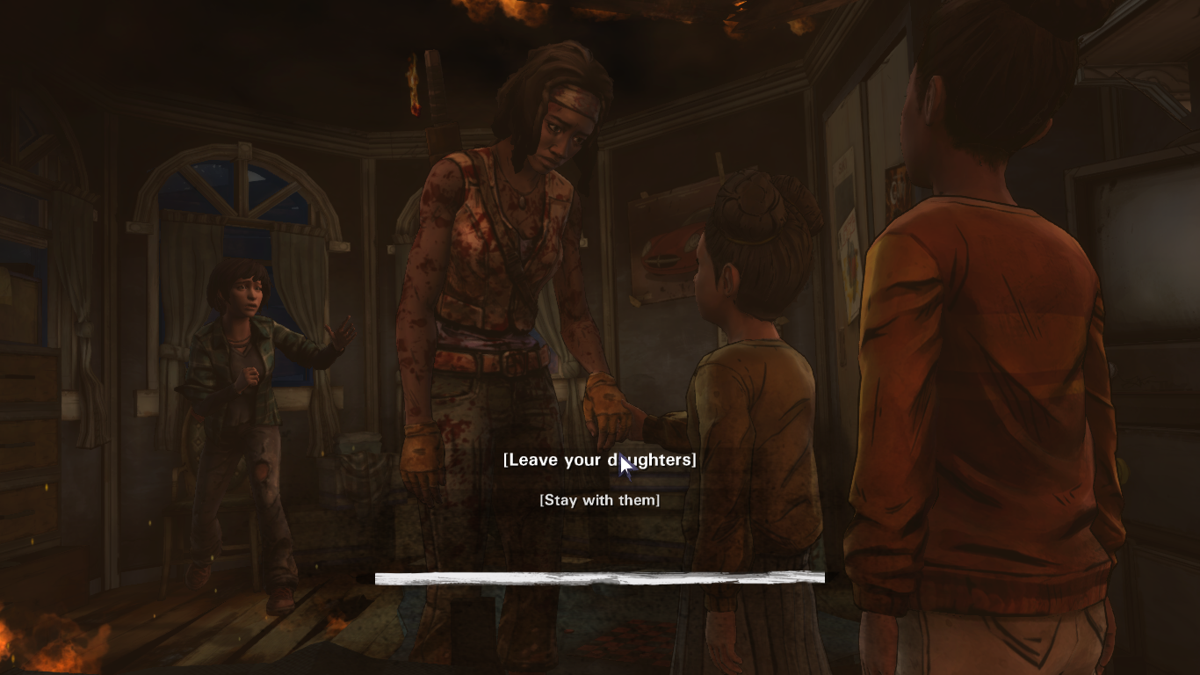The image size is (1200, 675).
Task: Choose the "Leave your daughters" dialogue option
Action: tap(599, 460)
